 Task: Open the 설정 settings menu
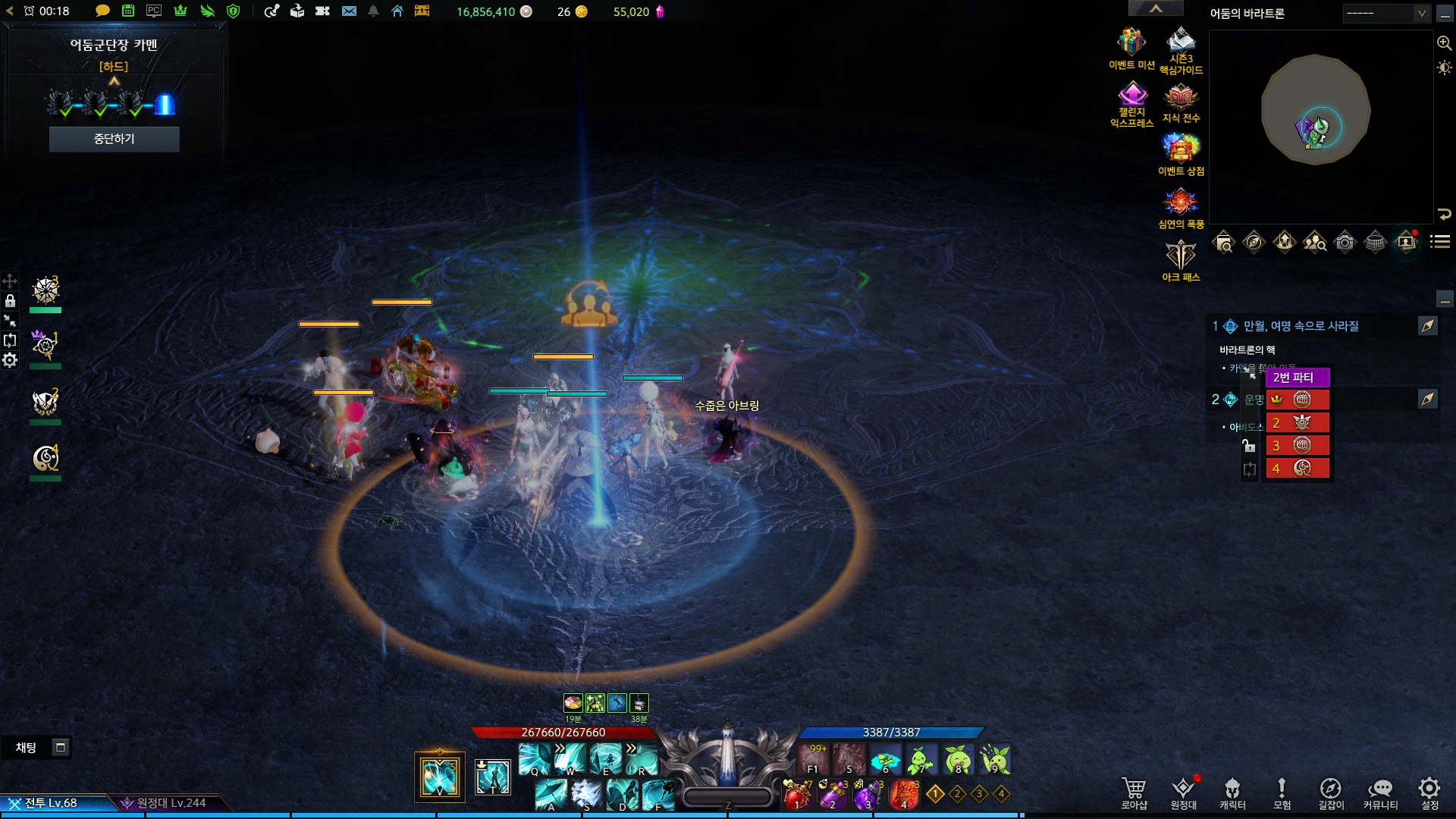1429,792
